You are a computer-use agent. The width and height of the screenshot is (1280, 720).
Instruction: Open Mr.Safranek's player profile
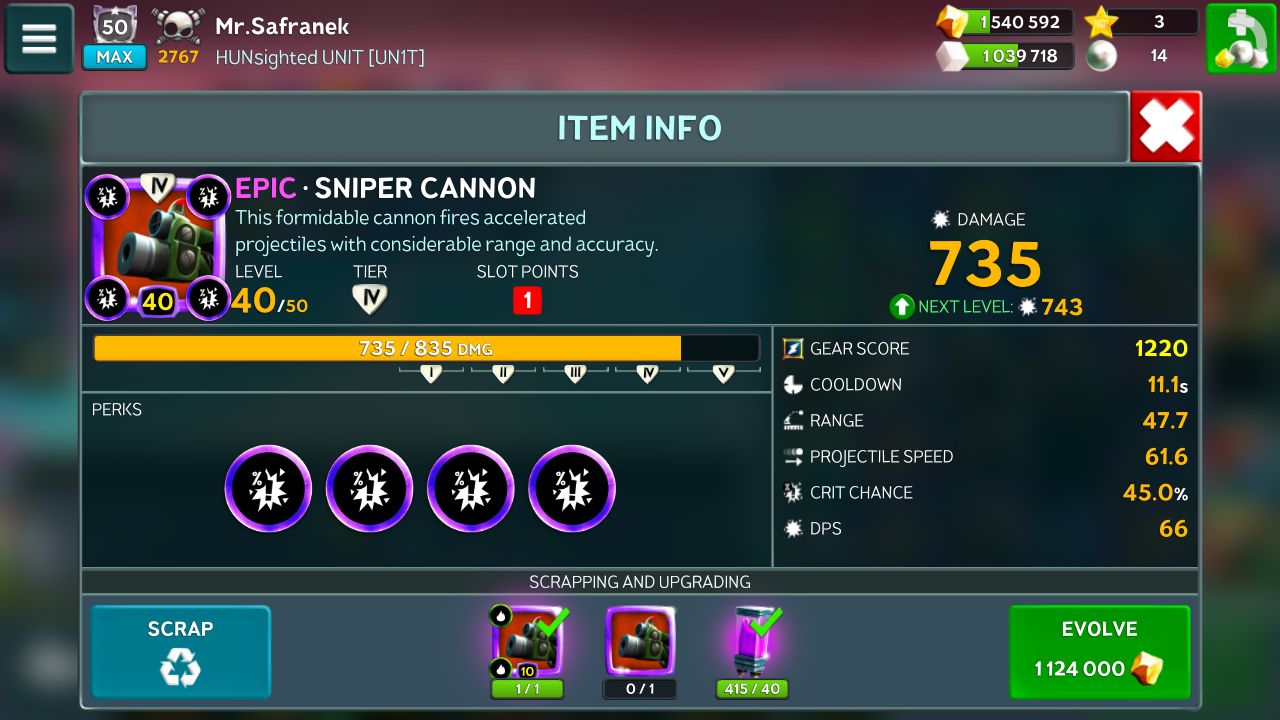coord(282,27)
